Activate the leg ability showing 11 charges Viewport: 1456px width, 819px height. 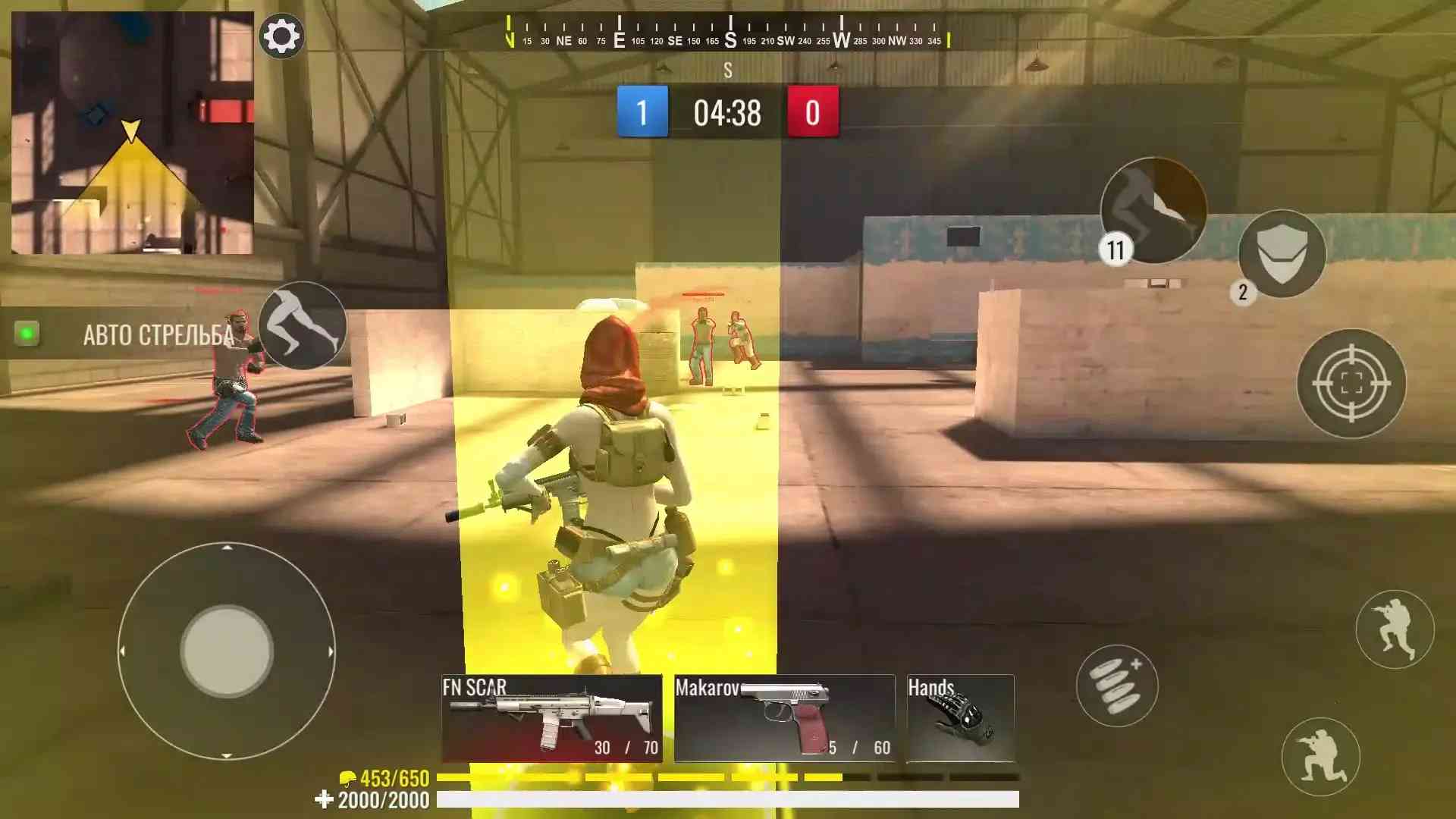pos(1153,210)
